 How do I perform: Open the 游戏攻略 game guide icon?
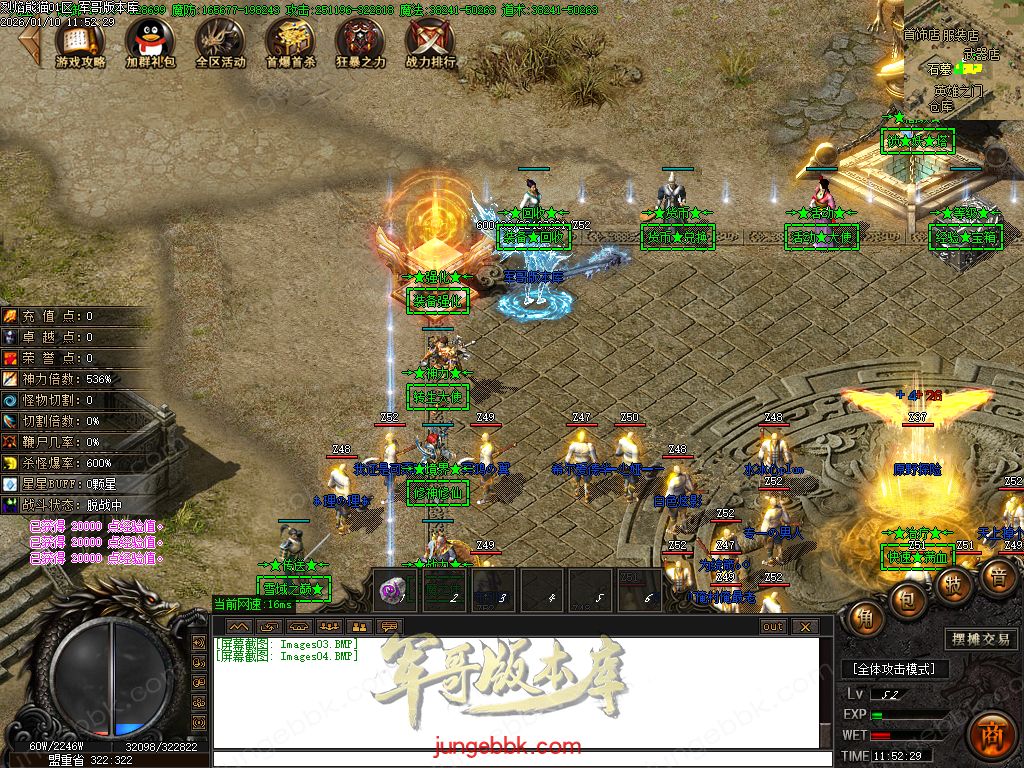[x=81, y=41]
